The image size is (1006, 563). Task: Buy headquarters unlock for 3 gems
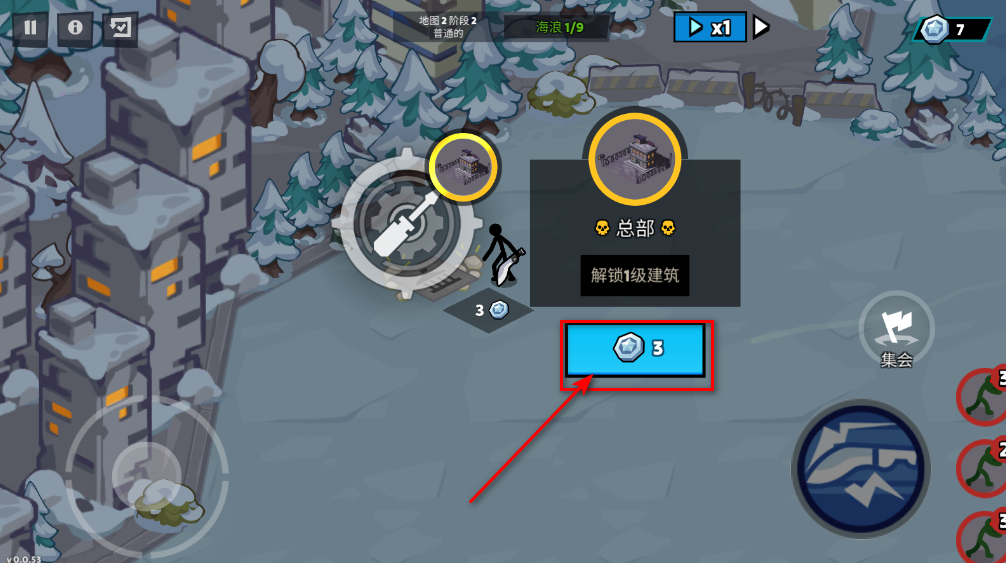[x=637, y=349]
